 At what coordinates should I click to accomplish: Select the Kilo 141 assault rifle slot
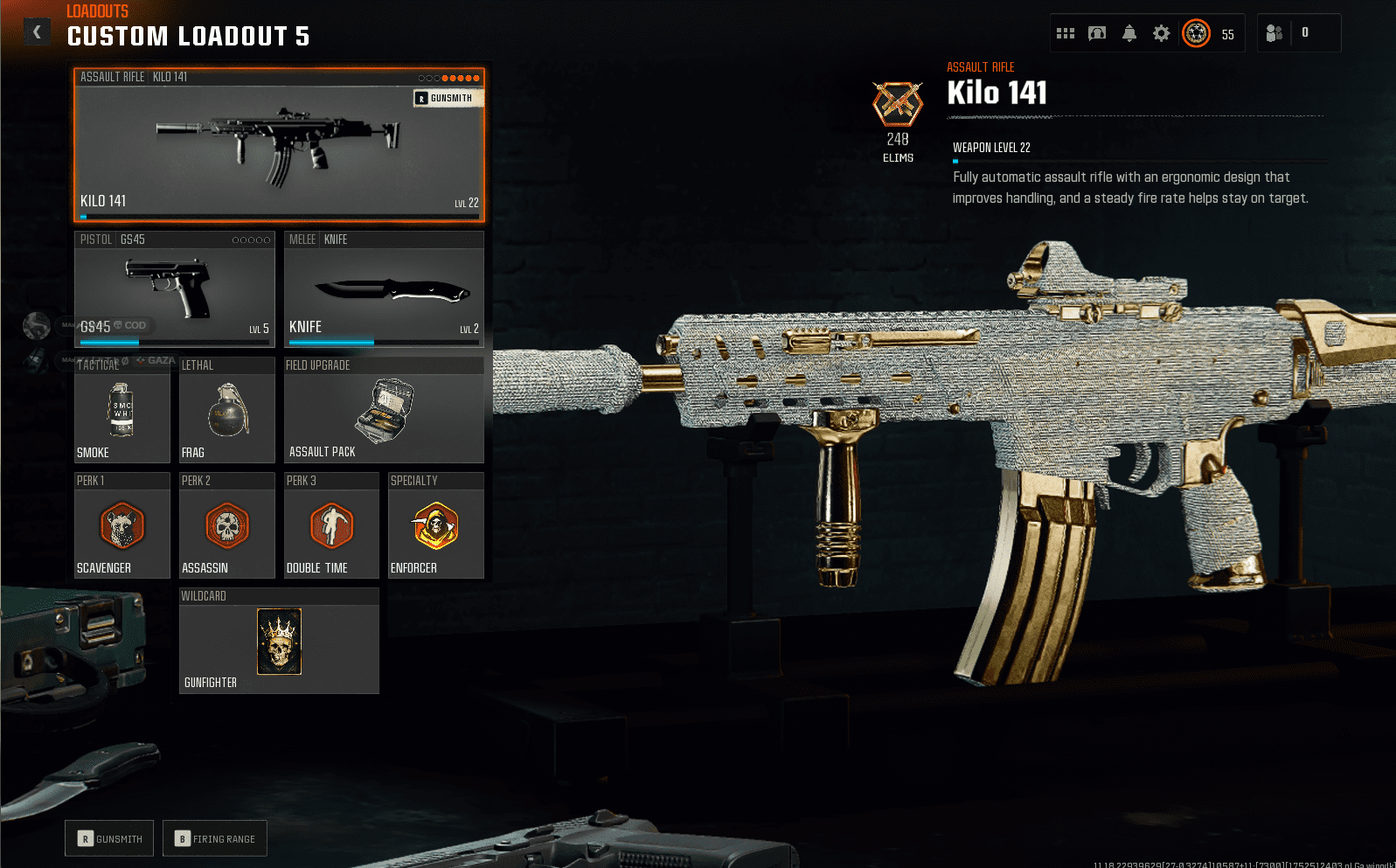tap(279, 145)
